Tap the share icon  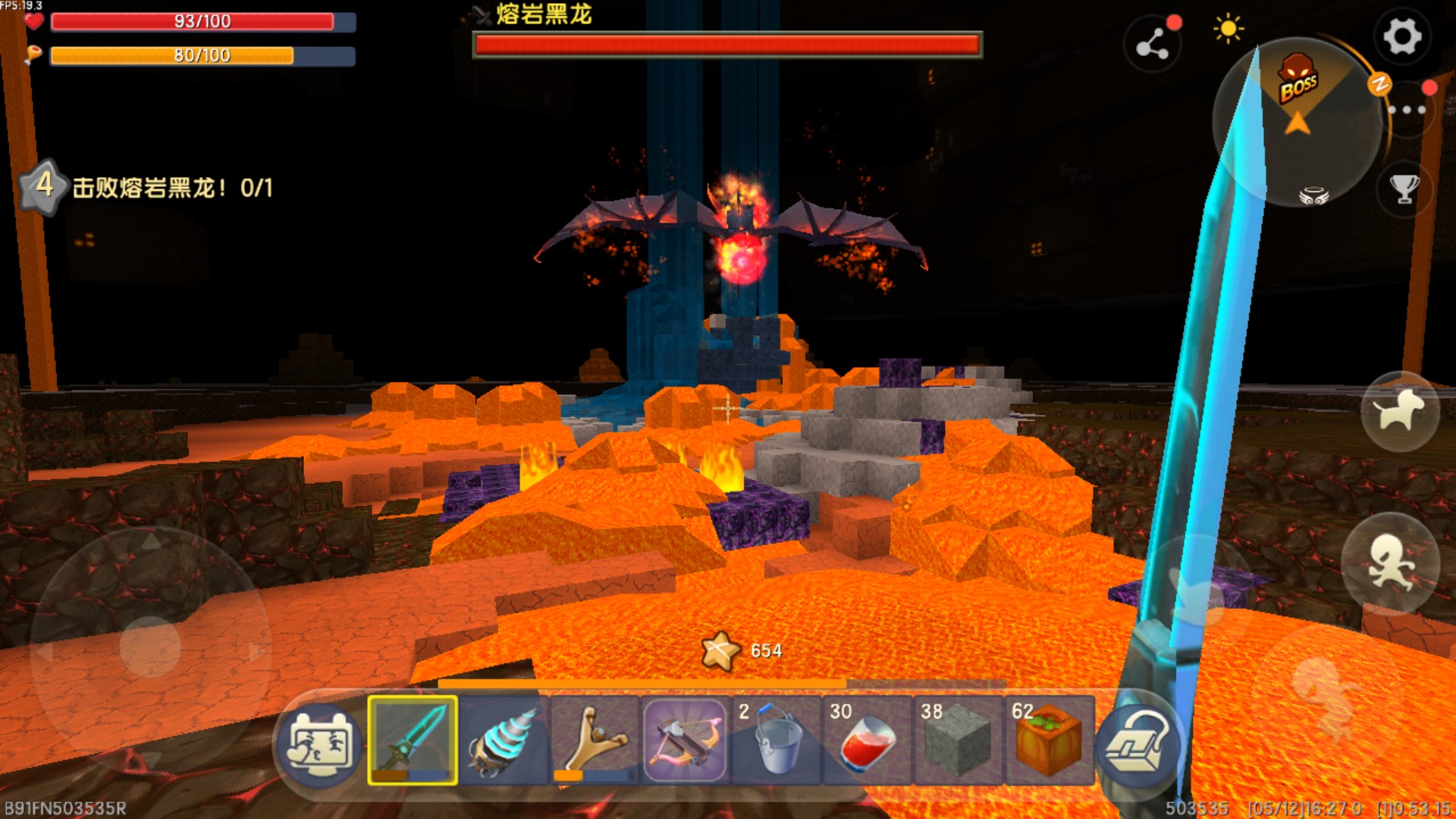click(x=1152, y=45)
